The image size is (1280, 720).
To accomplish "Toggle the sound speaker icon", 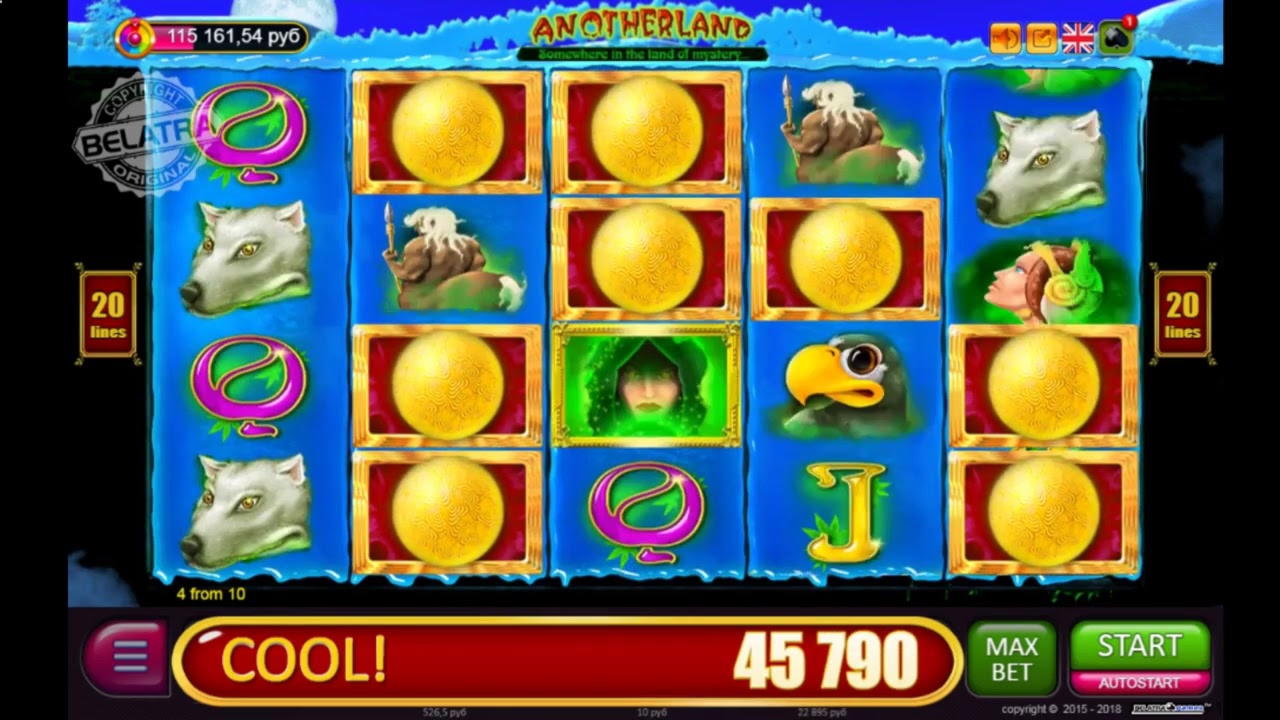I will 1005,38.
